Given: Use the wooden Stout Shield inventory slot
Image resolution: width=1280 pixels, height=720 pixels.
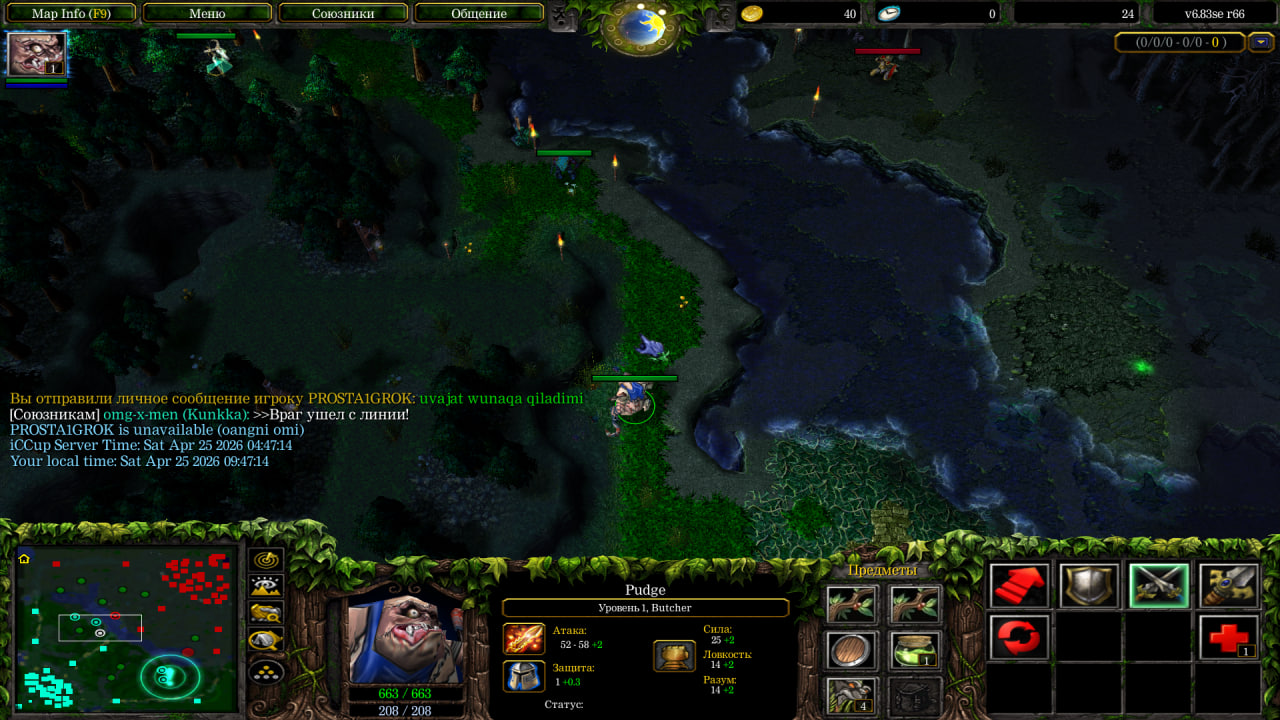Looking at the screenshot, I should click(852, 651).
